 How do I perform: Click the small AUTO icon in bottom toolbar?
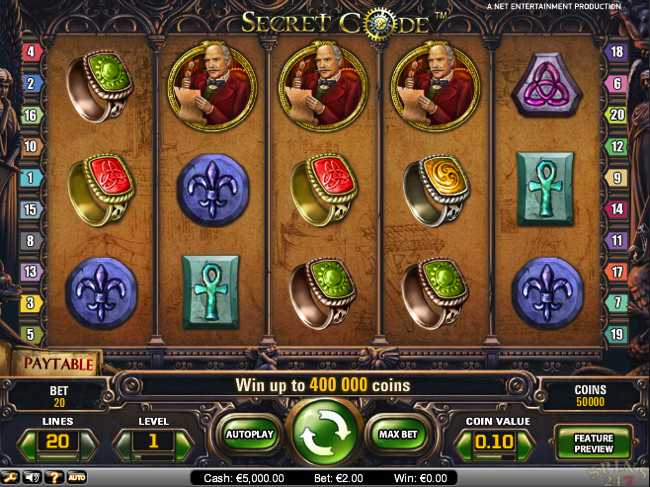click(76, 478)
